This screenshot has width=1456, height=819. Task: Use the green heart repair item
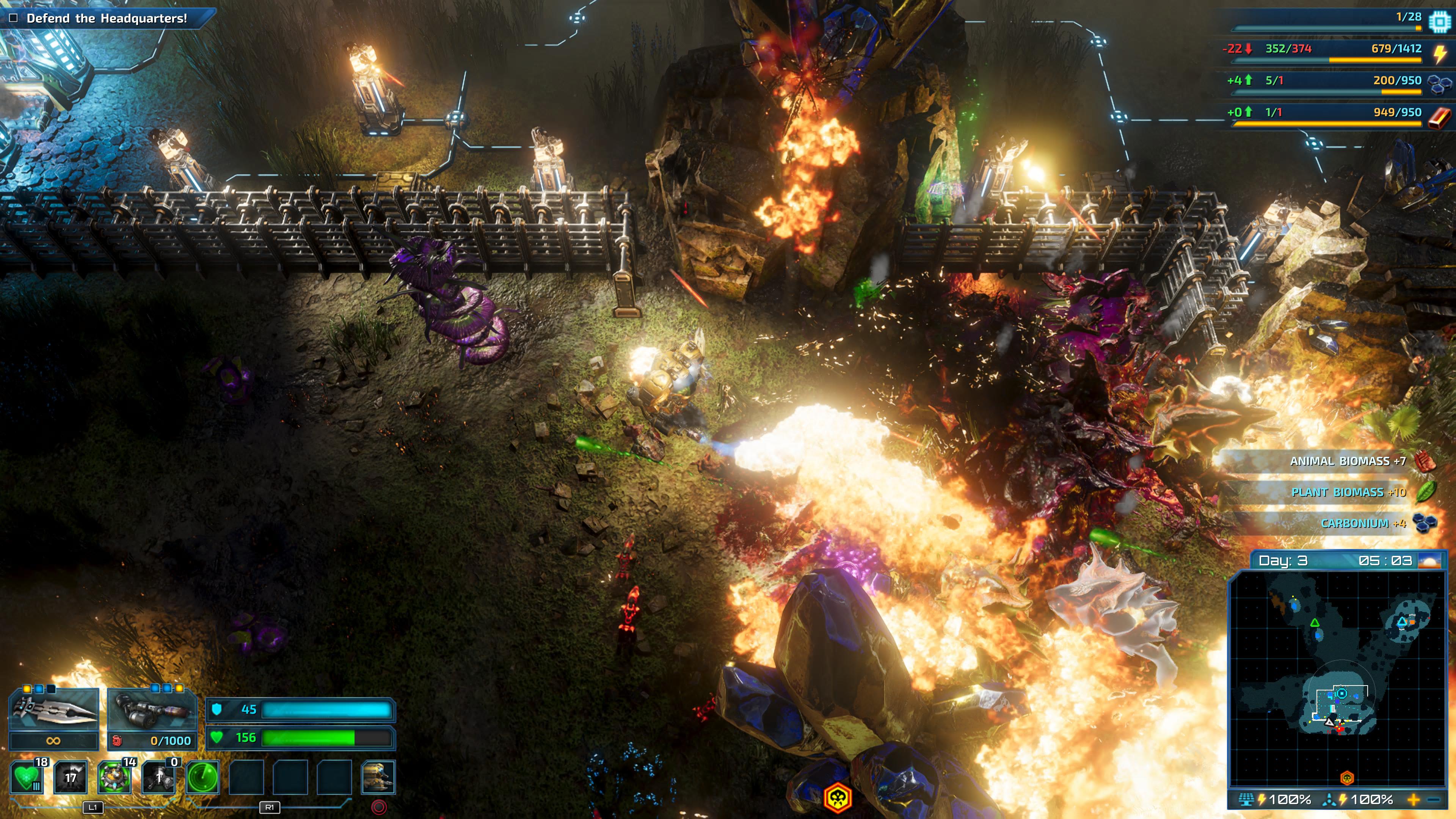tap(27, 777)
